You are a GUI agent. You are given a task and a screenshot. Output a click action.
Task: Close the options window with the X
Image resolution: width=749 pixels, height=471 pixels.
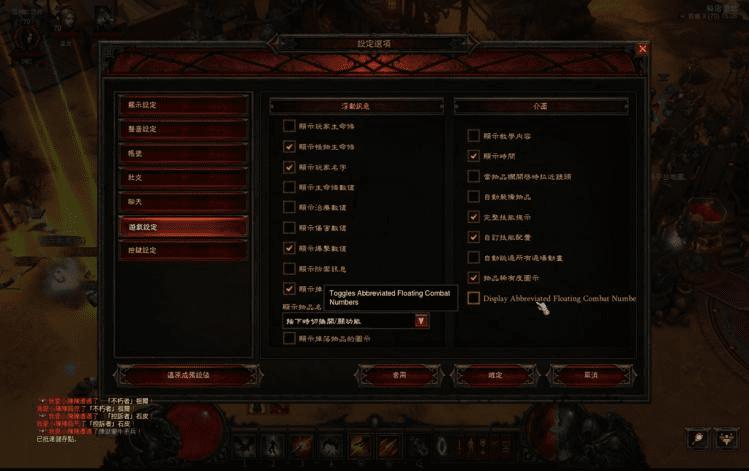coord(642,48)
